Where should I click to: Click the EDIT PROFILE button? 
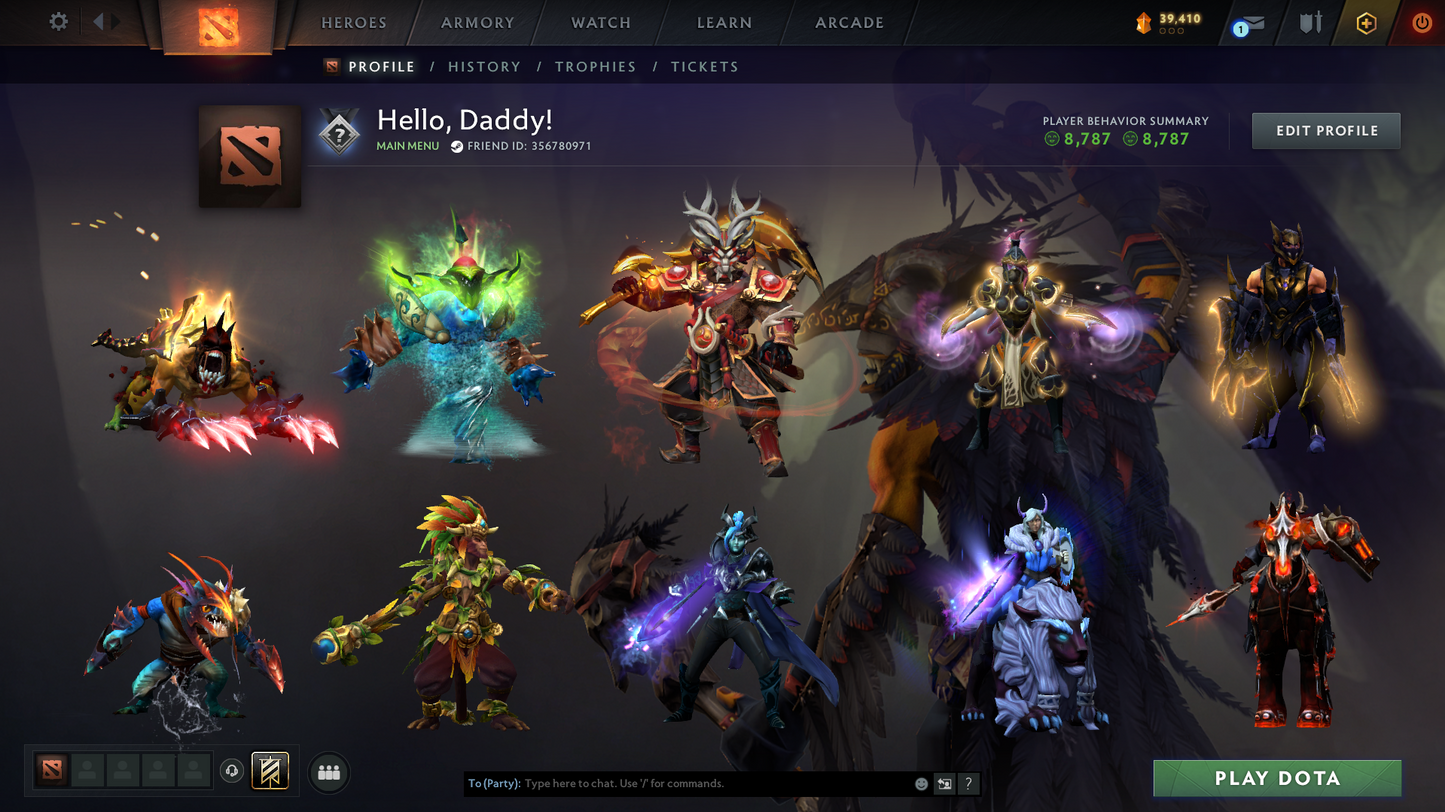point(1326,130)
